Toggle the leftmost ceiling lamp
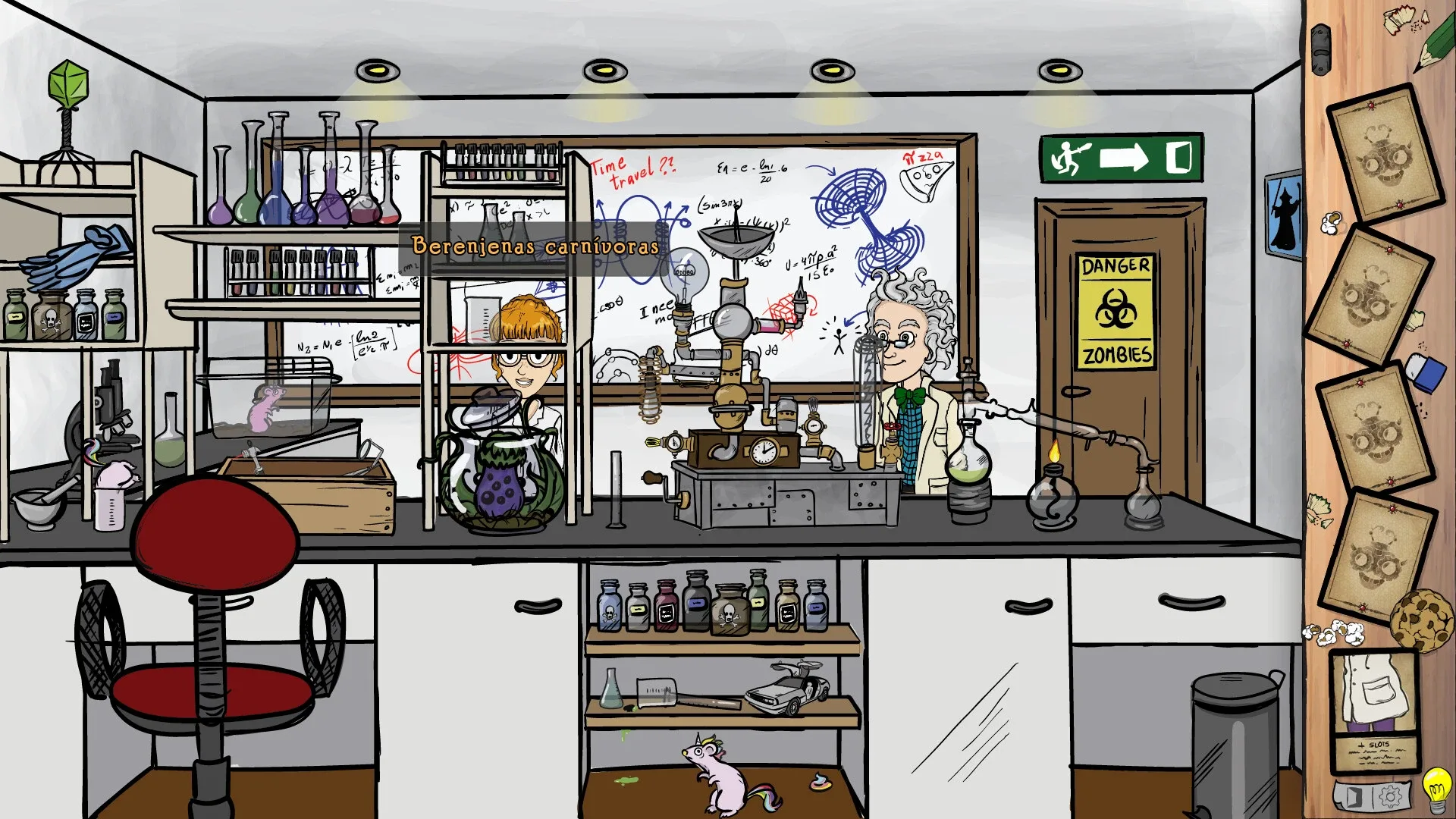 [x=375, y=72]
